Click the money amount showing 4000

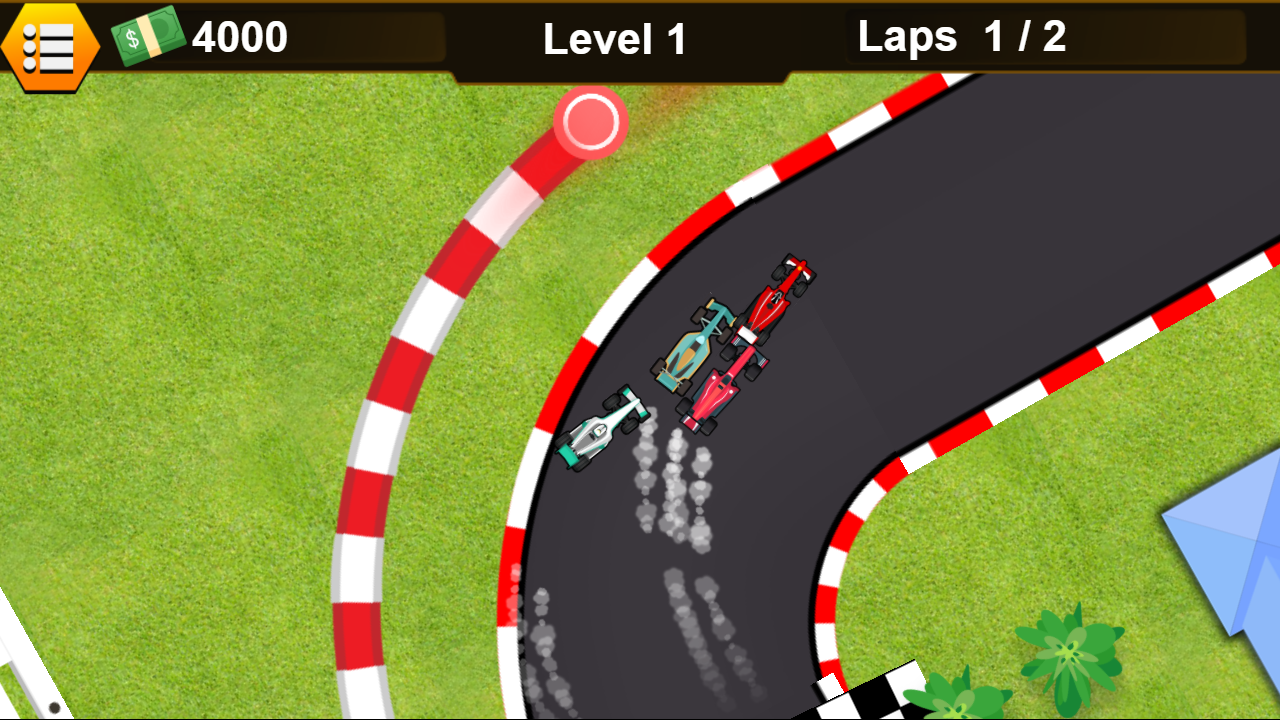pyautogui.click(x=240, y=37)
